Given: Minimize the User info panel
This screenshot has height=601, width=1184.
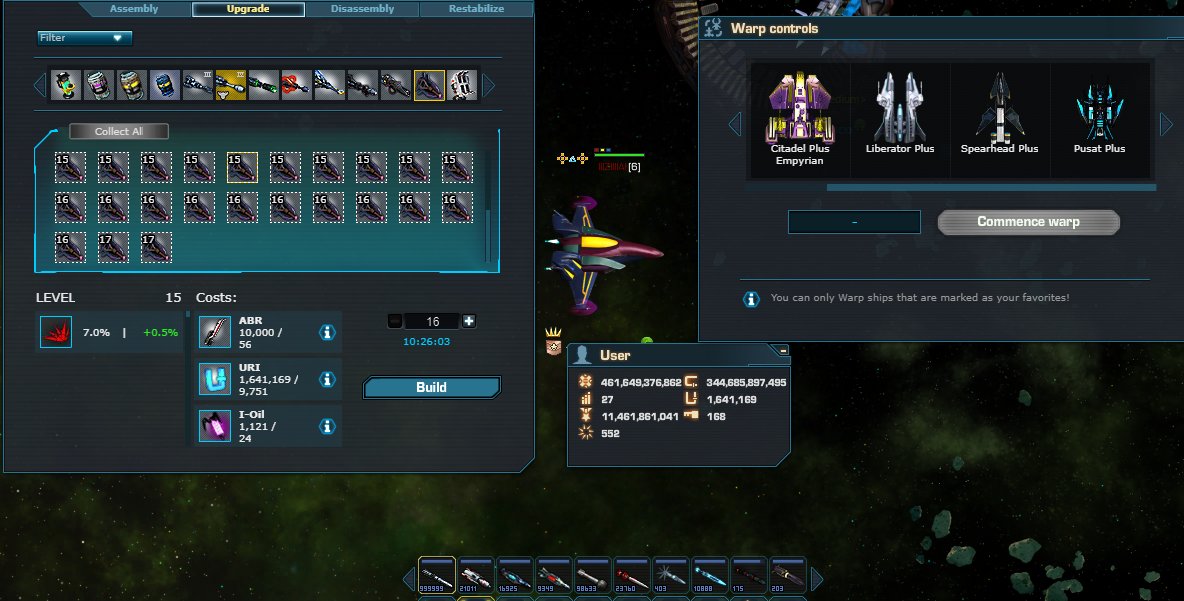Looking at the screenshot, I should pyautogui.click(x=783, y=350).
